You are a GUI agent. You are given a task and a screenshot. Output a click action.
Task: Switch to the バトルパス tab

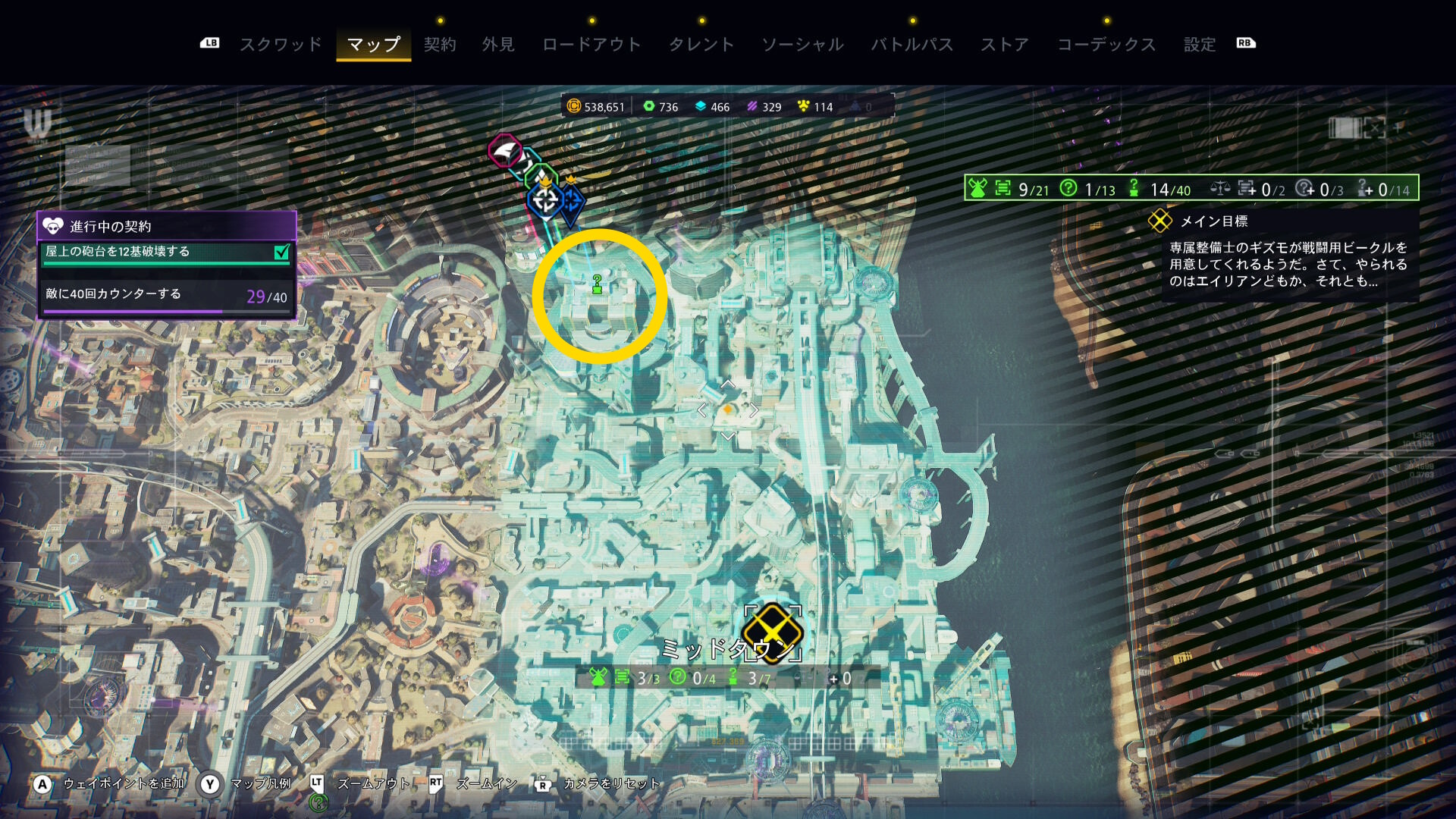pyautogui.click(x=912, y=45)
